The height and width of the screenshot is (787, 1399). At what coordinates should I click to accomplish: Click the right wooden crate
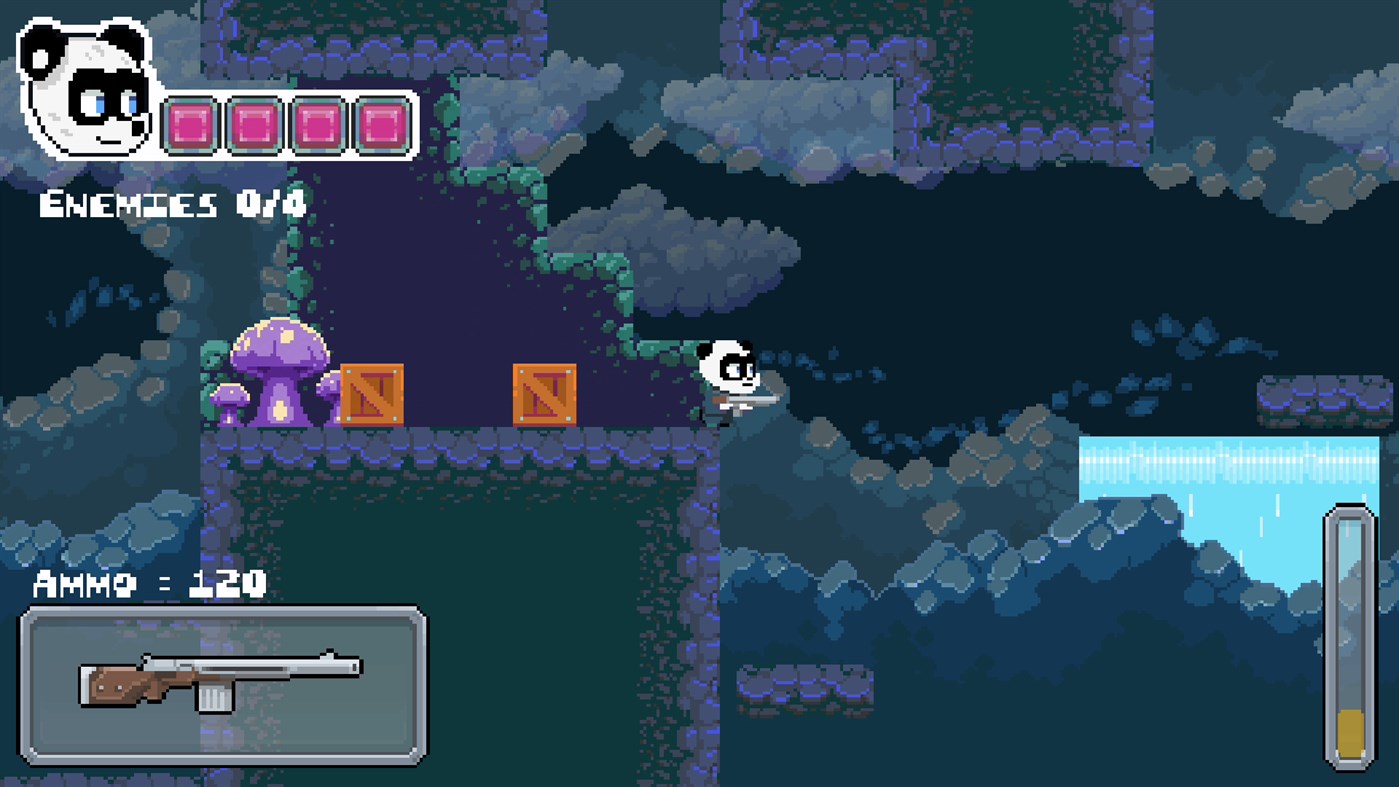click(x=545, y=396)
